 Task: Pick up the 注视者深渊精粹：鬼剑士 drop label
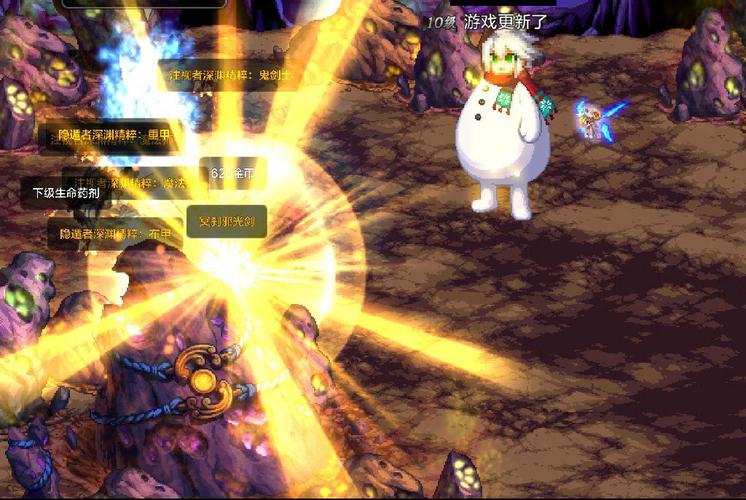pos(230,75)
